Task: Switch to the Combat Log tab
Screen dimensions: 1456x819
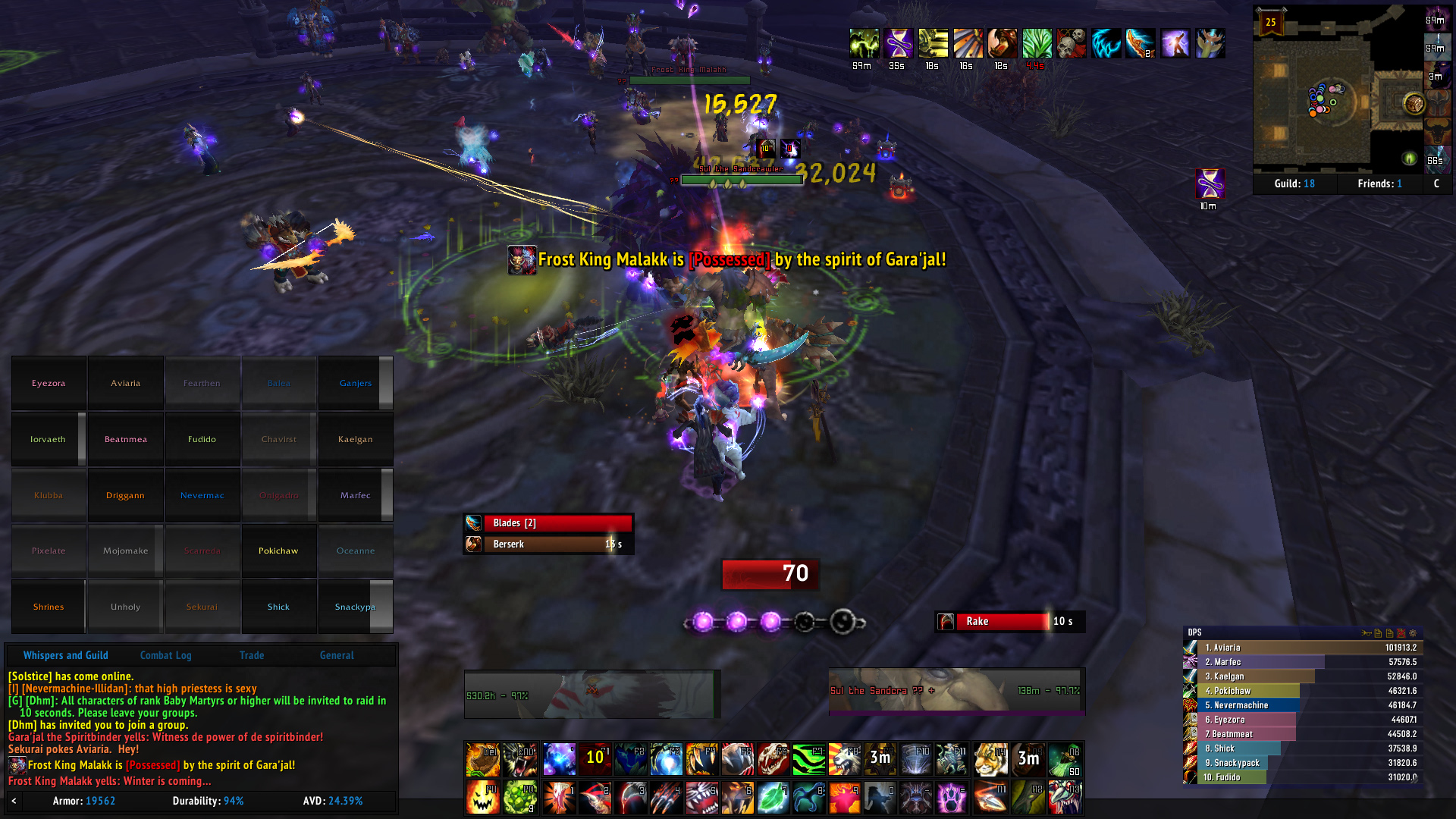Action: pos(165,655)
